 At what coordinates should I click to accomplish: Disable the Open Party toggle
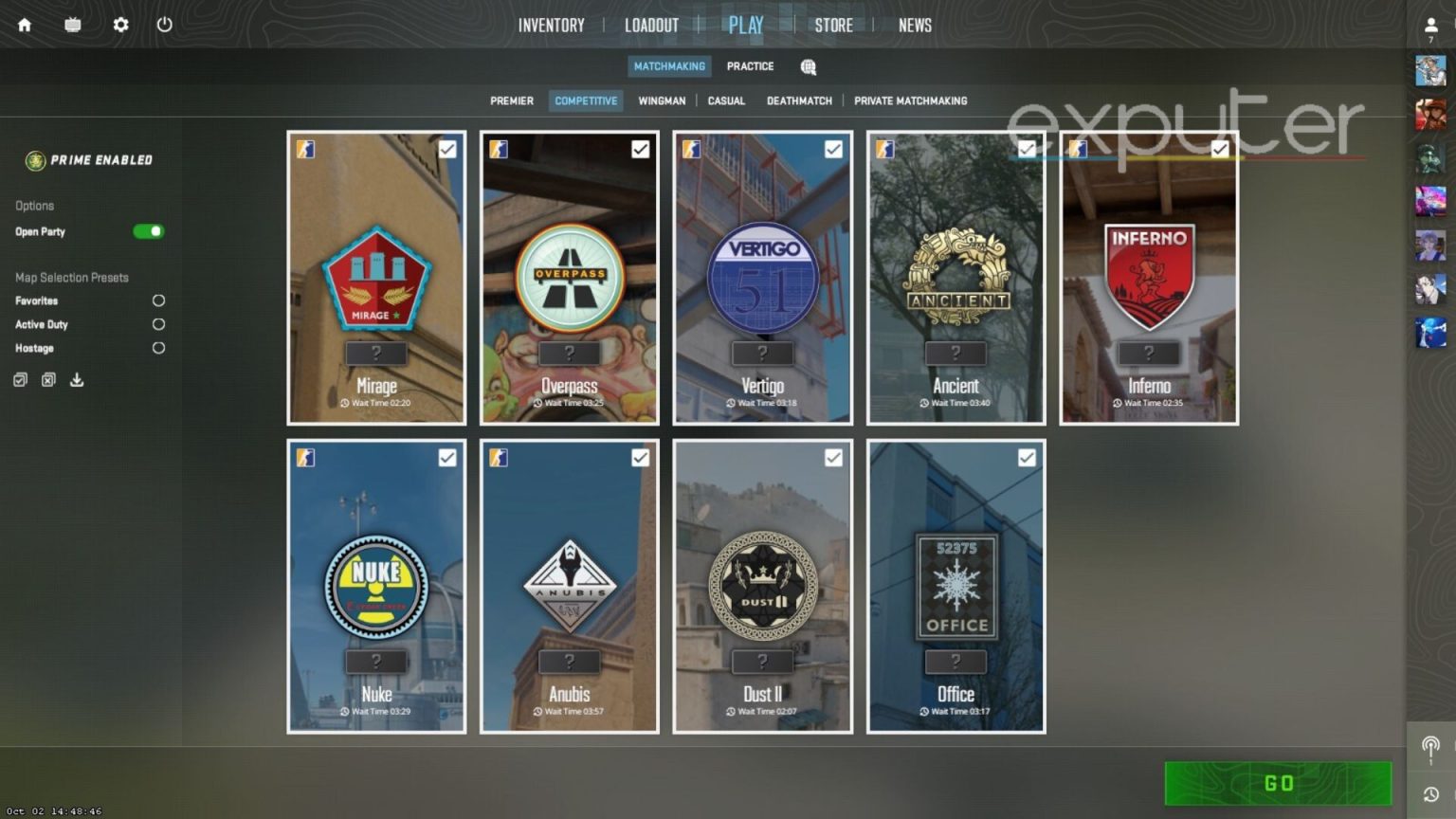(148, 231)
